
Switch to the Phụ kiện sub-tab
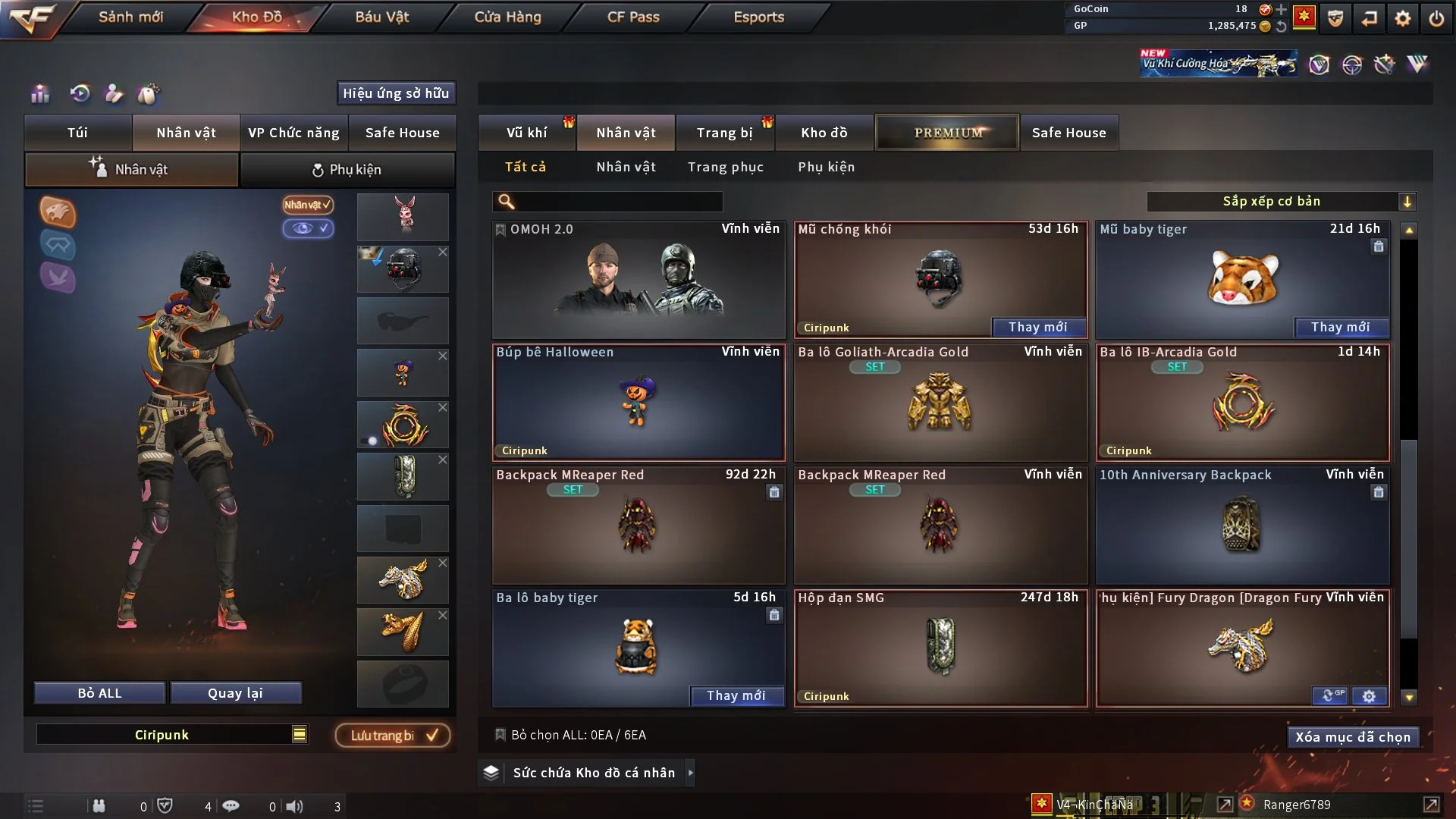347,170
